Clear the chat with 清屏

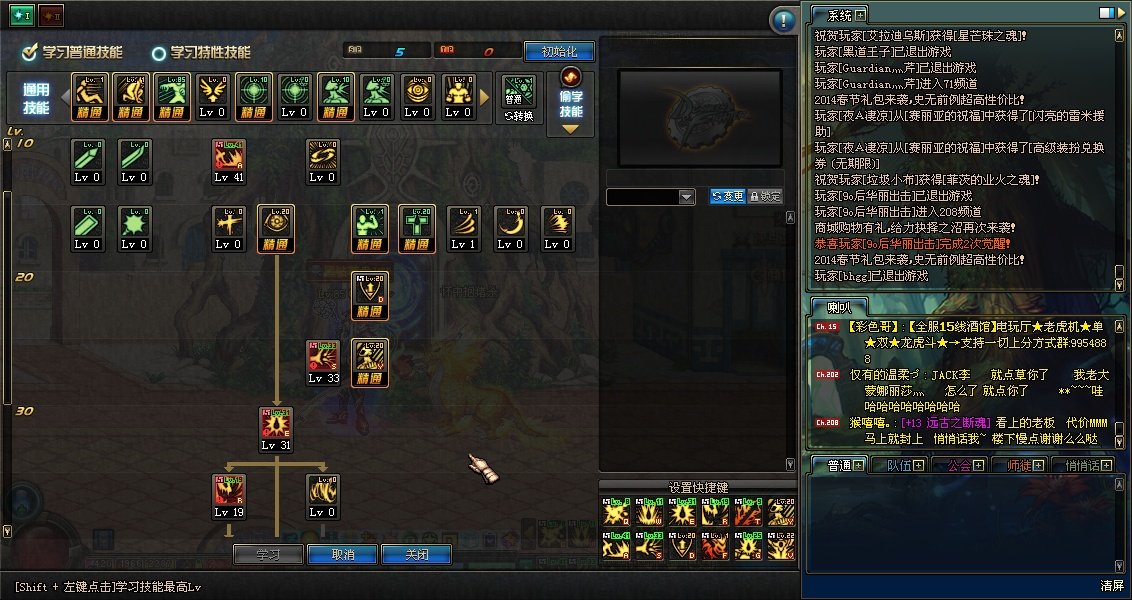[x=1112, y=584]
